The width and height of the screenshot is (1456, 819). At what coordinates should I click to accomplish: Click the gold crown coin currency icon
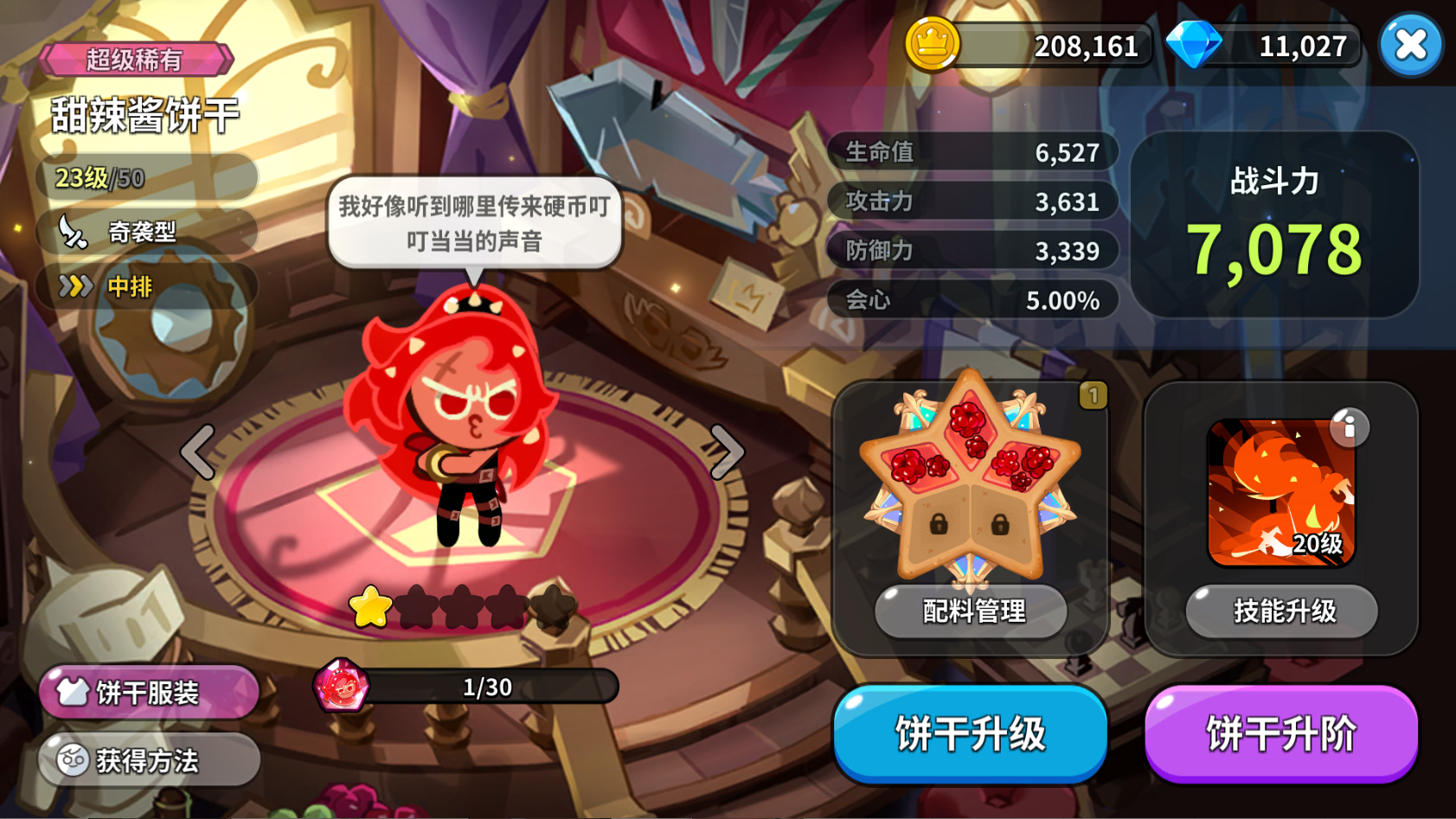pyautogui.click(x=933, y=46)
